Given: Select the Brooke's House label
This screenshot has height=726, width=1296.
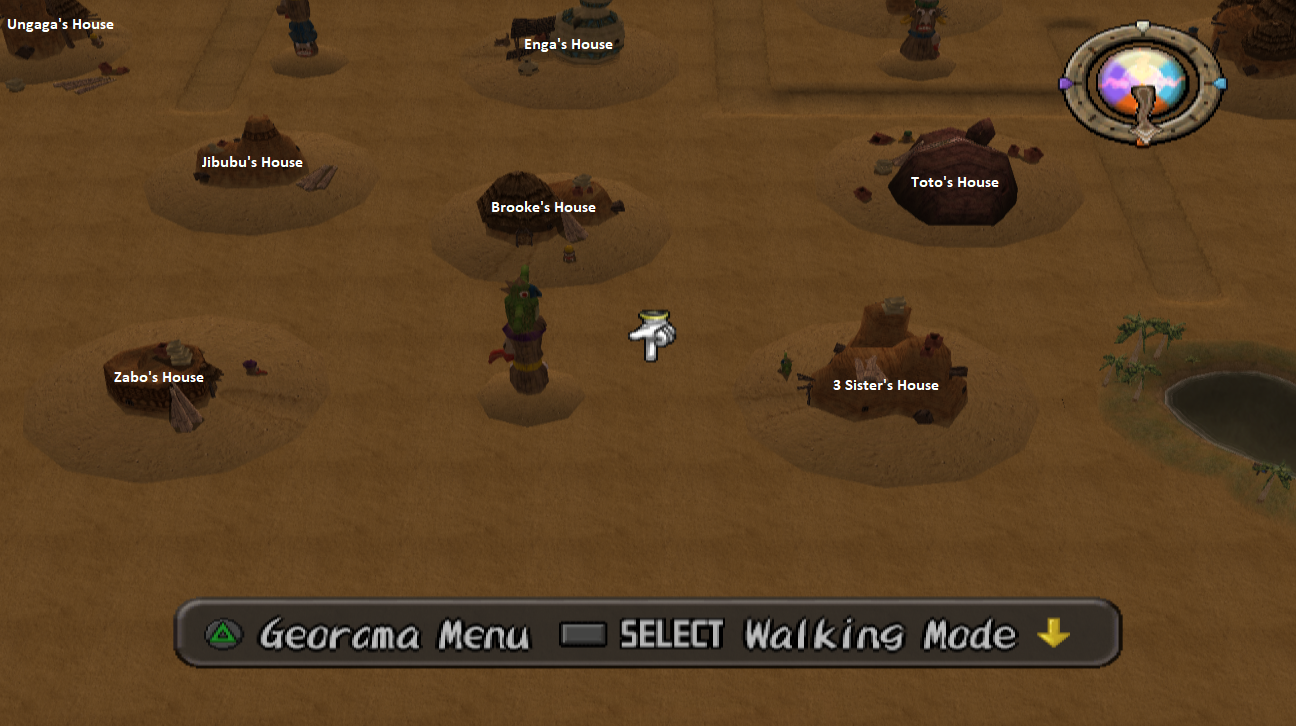Looking at the screenshot, I should click(x=542, y=207).
